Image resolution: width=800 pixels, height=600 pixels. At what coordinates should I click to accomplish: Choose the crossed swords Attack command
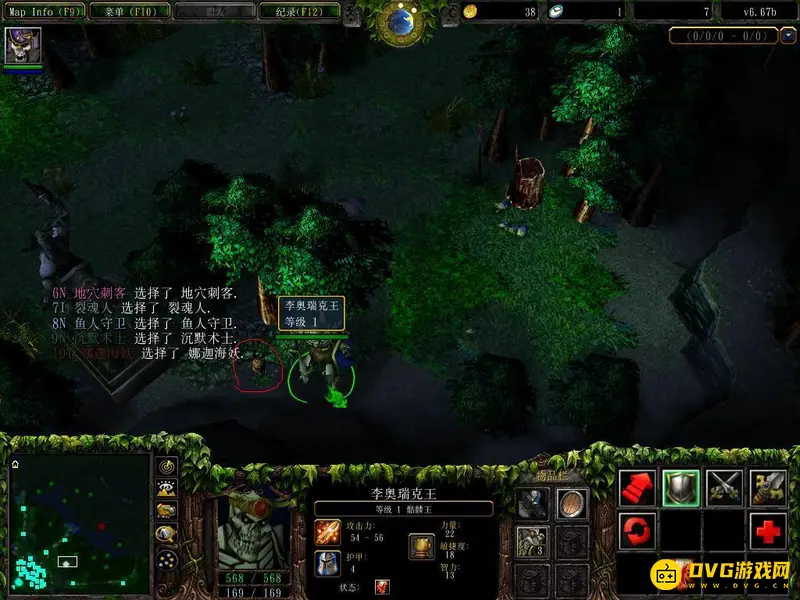coord(725,488)
